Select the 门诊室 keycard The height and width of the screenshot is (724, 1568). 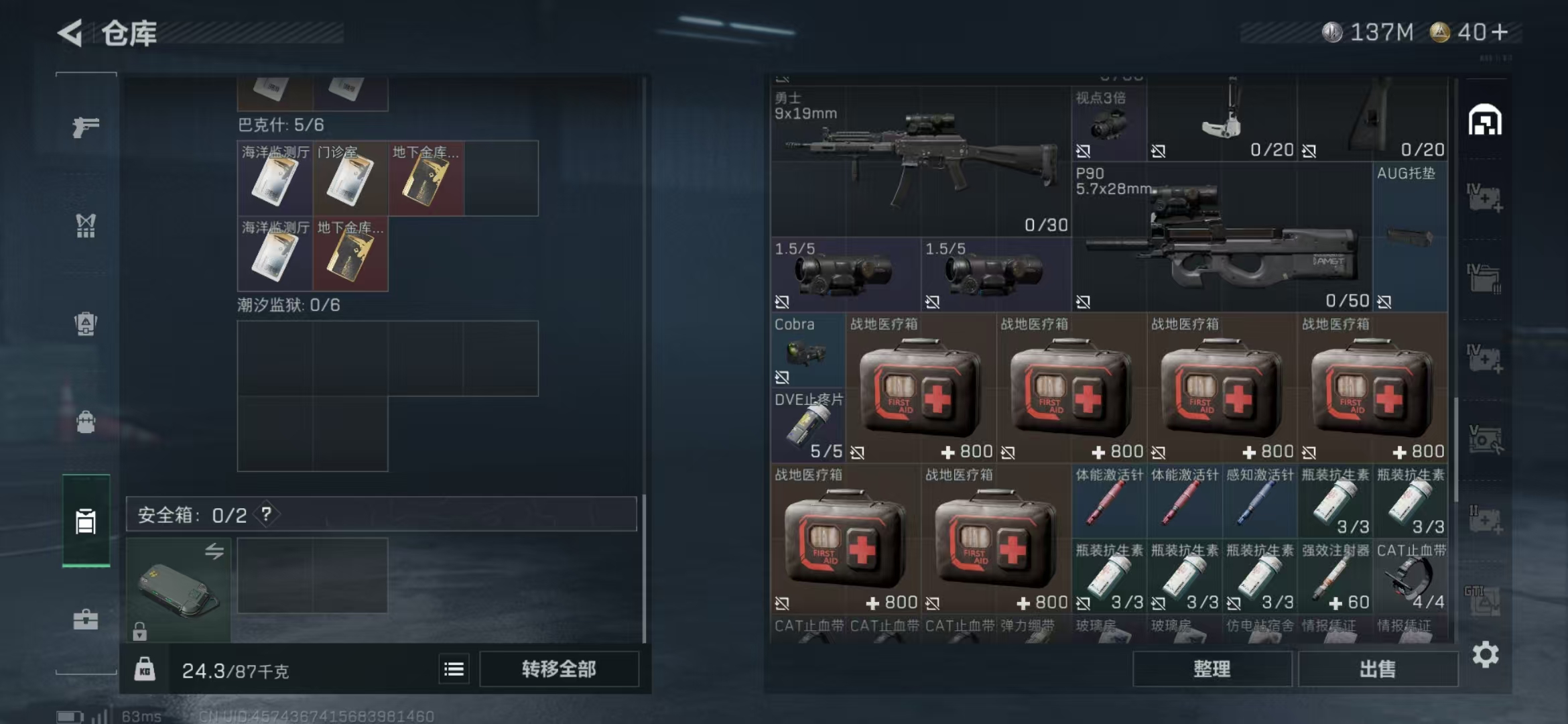350,178
